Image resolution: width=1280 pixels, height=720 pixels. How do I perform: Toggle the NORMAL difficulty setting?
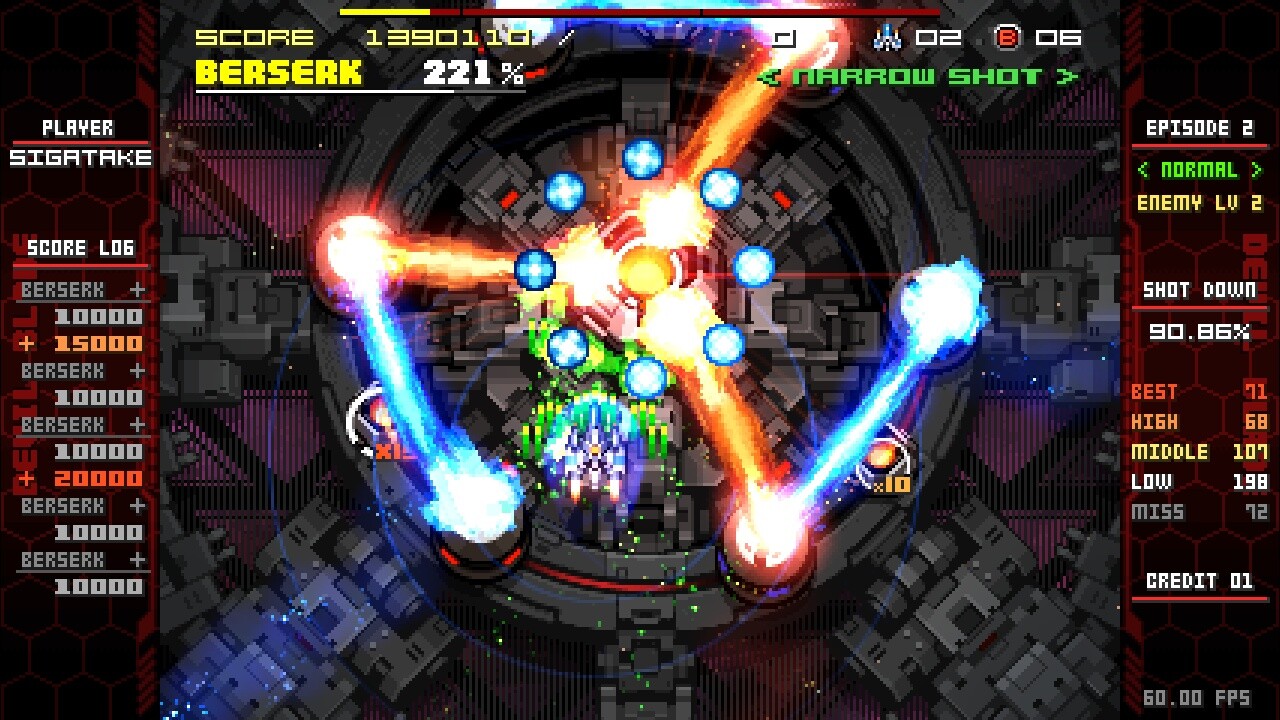[1198, 171]
